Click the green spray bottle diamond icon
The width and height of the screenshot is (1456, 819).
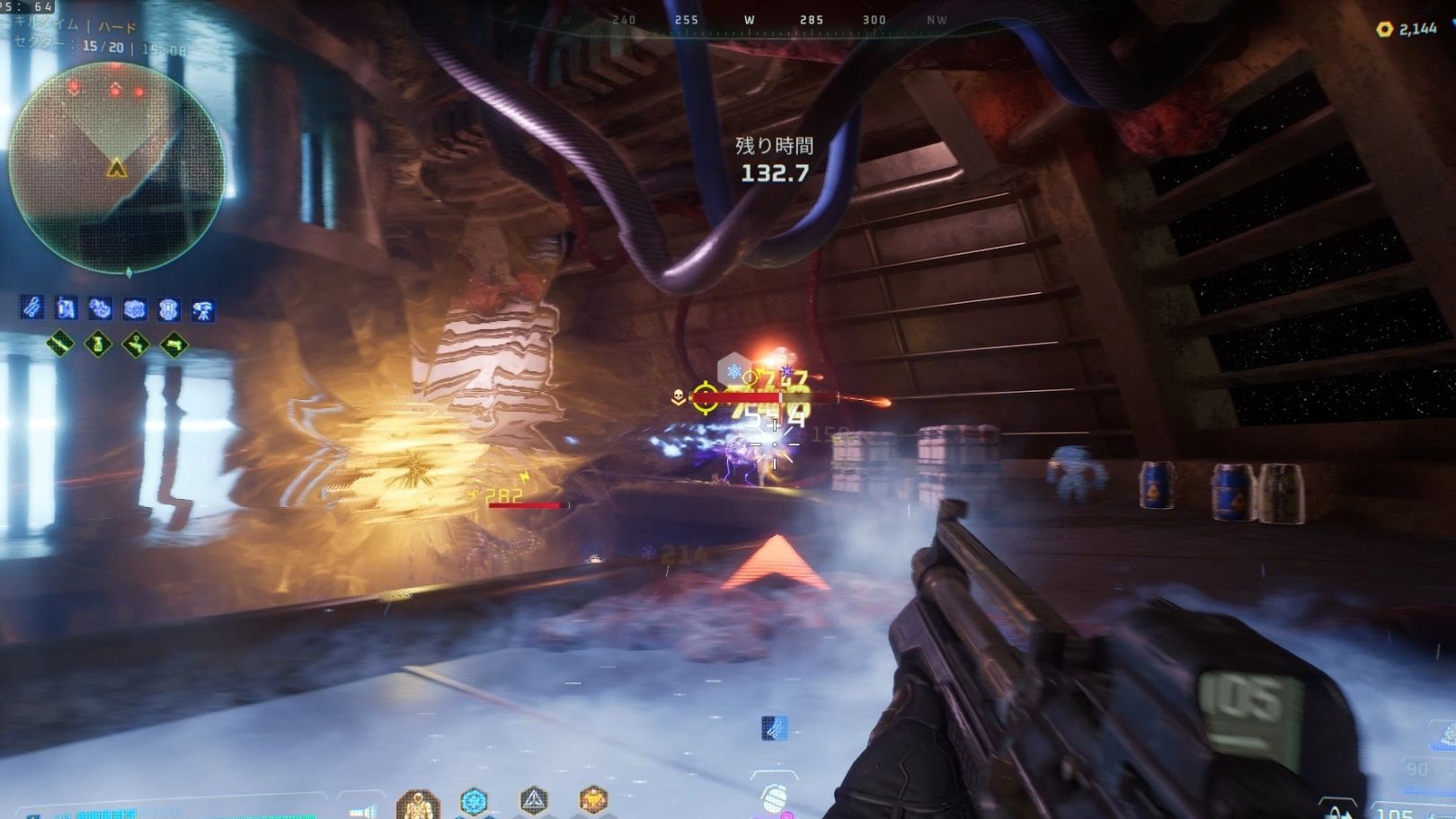[x=98, y=343]
